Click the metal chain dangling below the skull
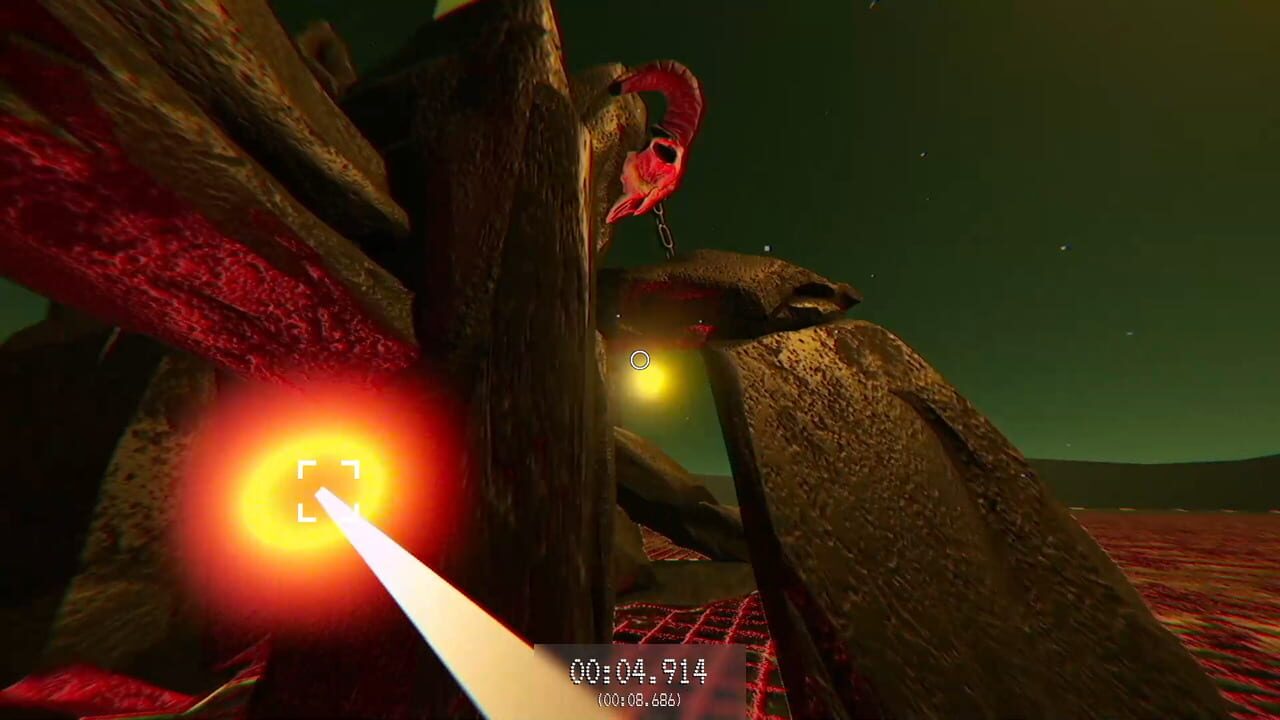Screen dimensions: 1280x720 (x=665, y=230)
